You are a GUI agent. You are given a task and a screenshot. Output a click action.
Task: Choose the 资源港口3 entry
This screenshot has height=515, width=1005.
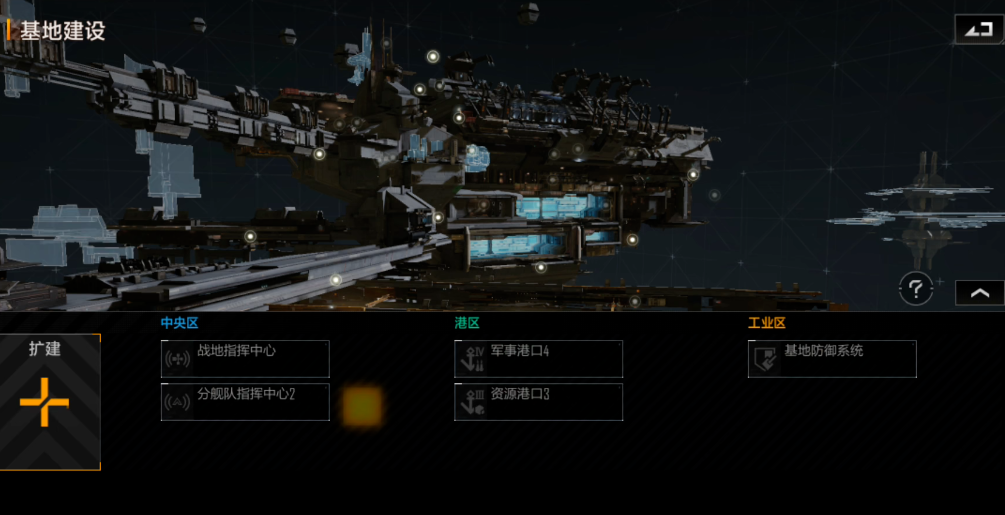(538, 402)
